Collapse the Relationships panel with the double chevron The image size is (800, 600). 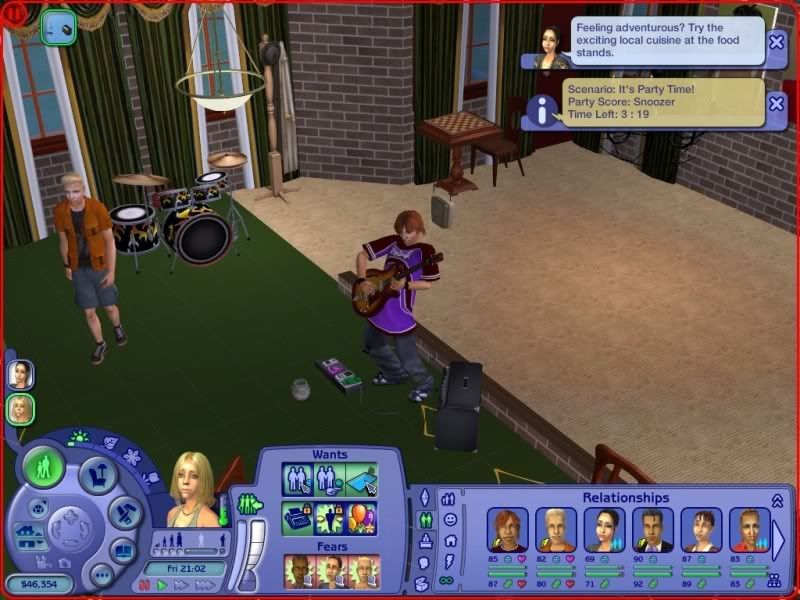coord(777,500)
